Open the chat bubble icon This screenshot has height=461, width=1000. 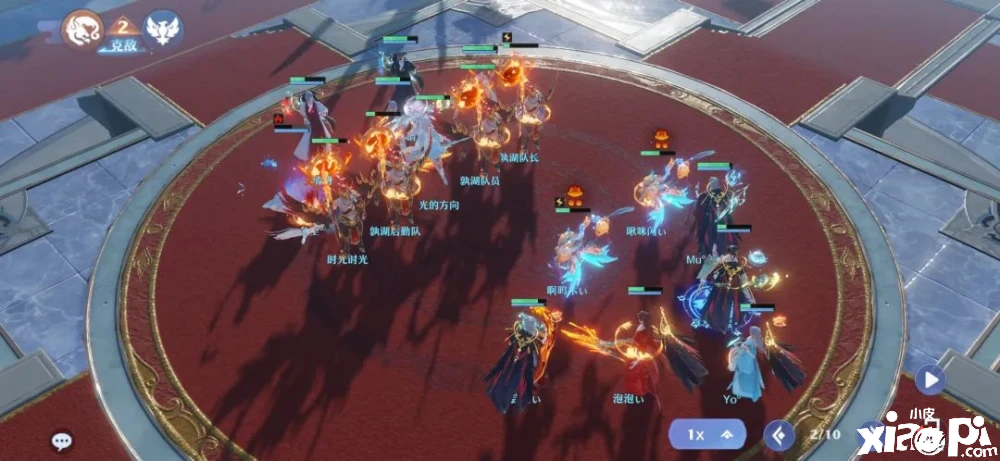62,440
